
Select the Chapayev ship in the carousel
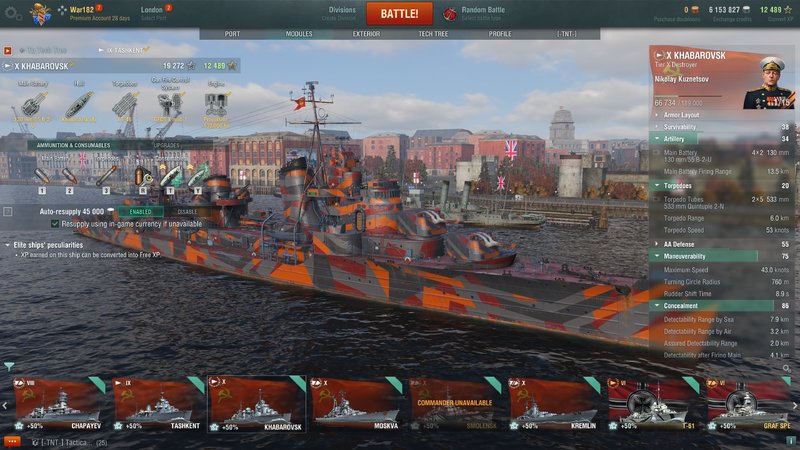pyautogui.click(x=56, y=402)
